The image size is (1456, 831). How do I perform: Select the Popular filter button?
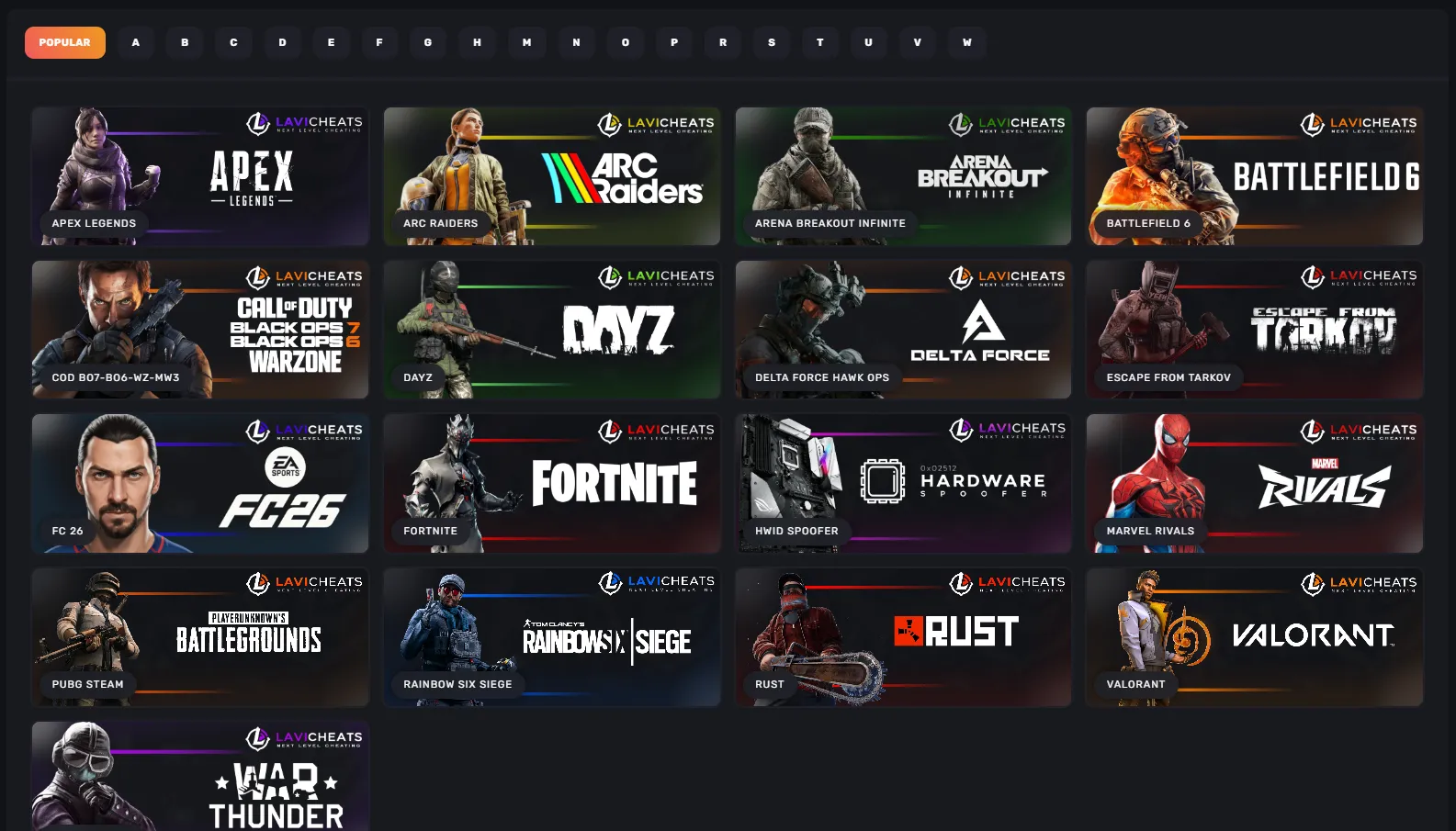click(x=64, y=42)
